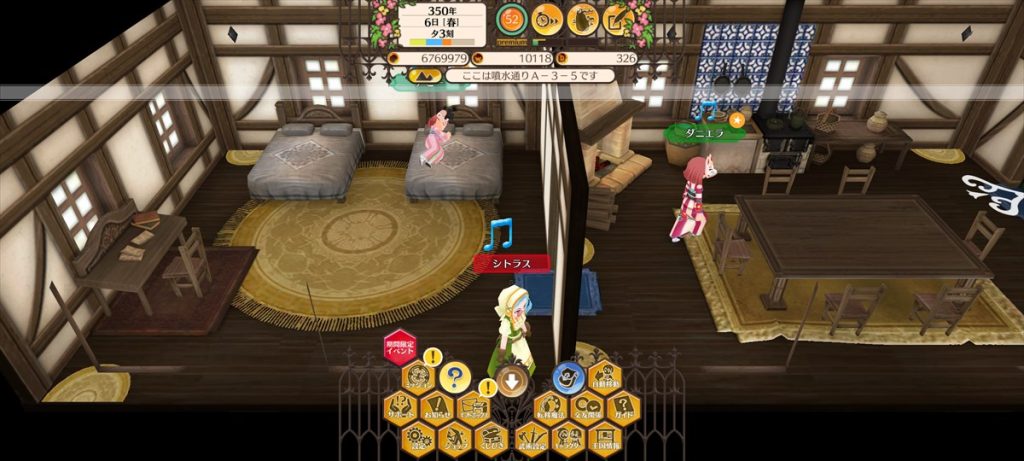
Task: Open the orange pencil note icon
Action: [x=617, y=18]
